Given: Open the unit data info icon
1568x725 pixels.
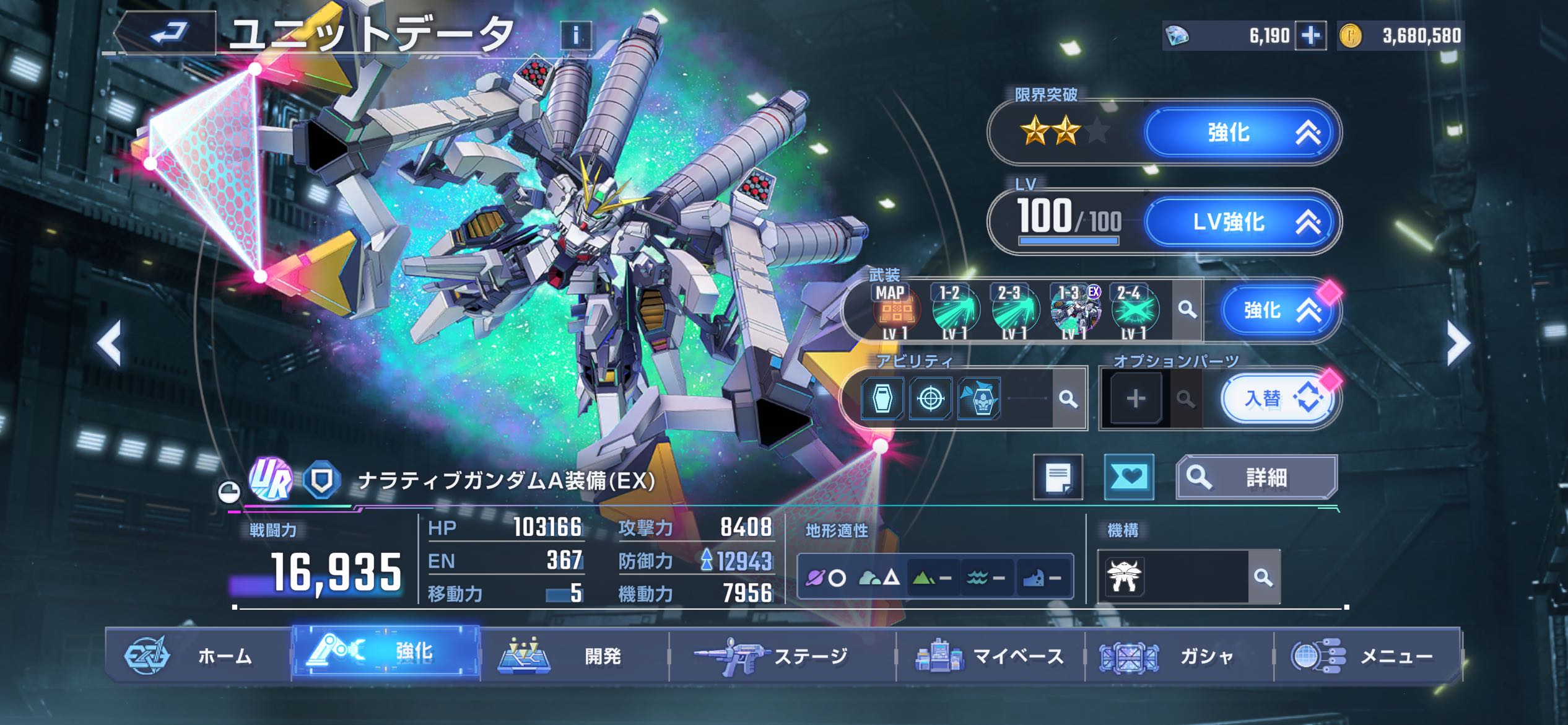Looking at the screenshot, I should (x=576, y=36).
